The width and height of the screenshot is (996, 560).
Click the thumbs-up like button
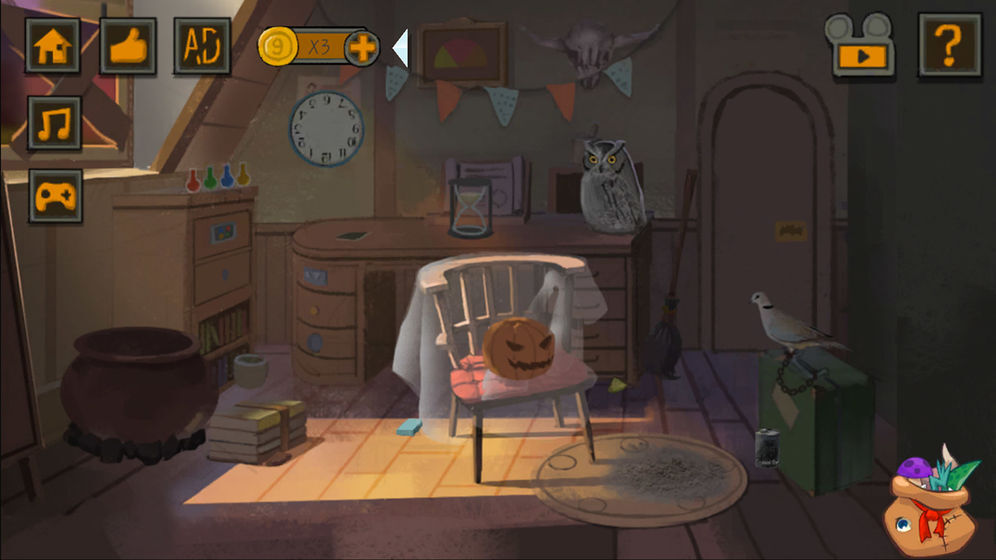128,46
